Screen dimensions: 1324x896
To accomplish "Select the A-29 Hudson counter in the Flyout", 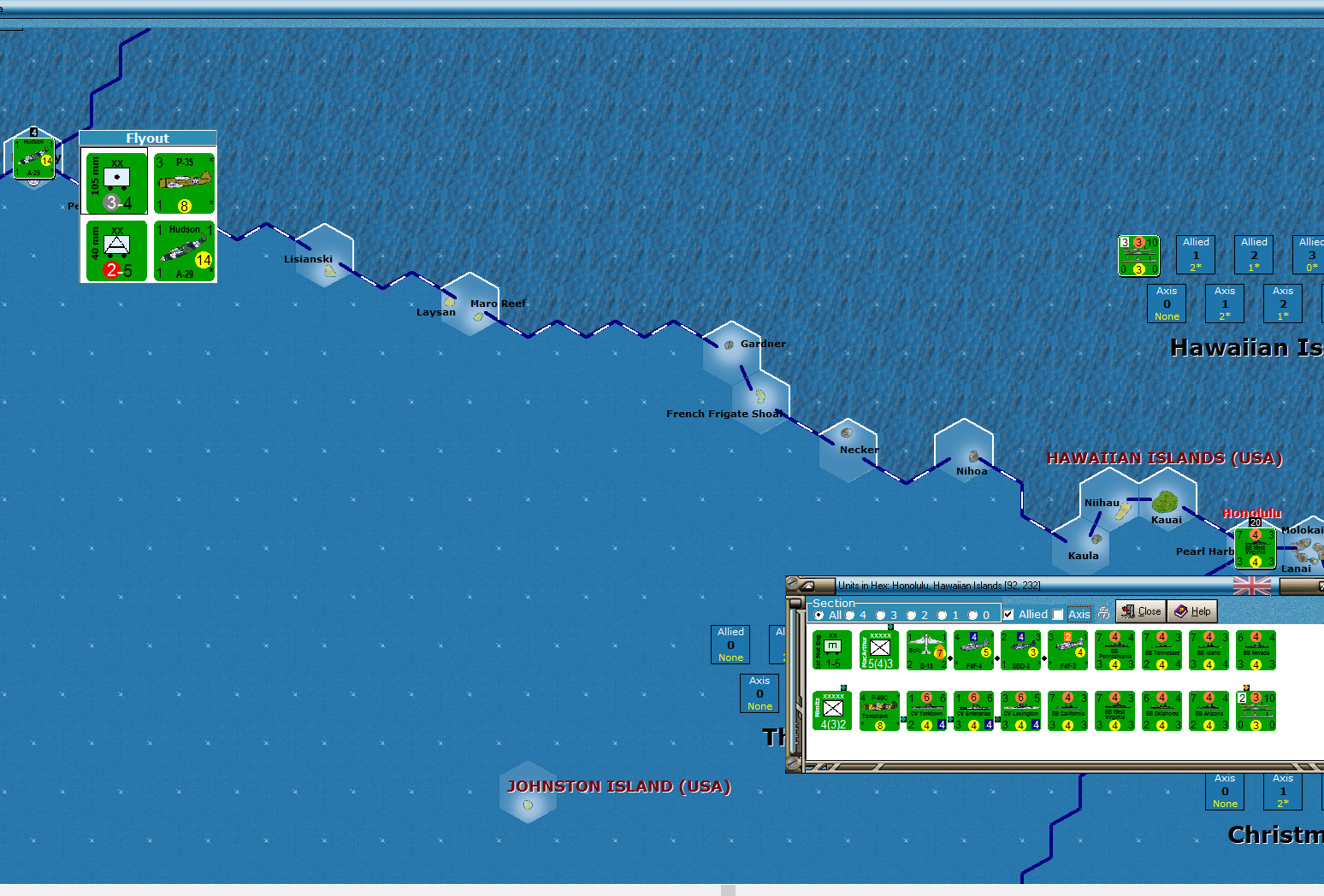I will tap(183, 252).
